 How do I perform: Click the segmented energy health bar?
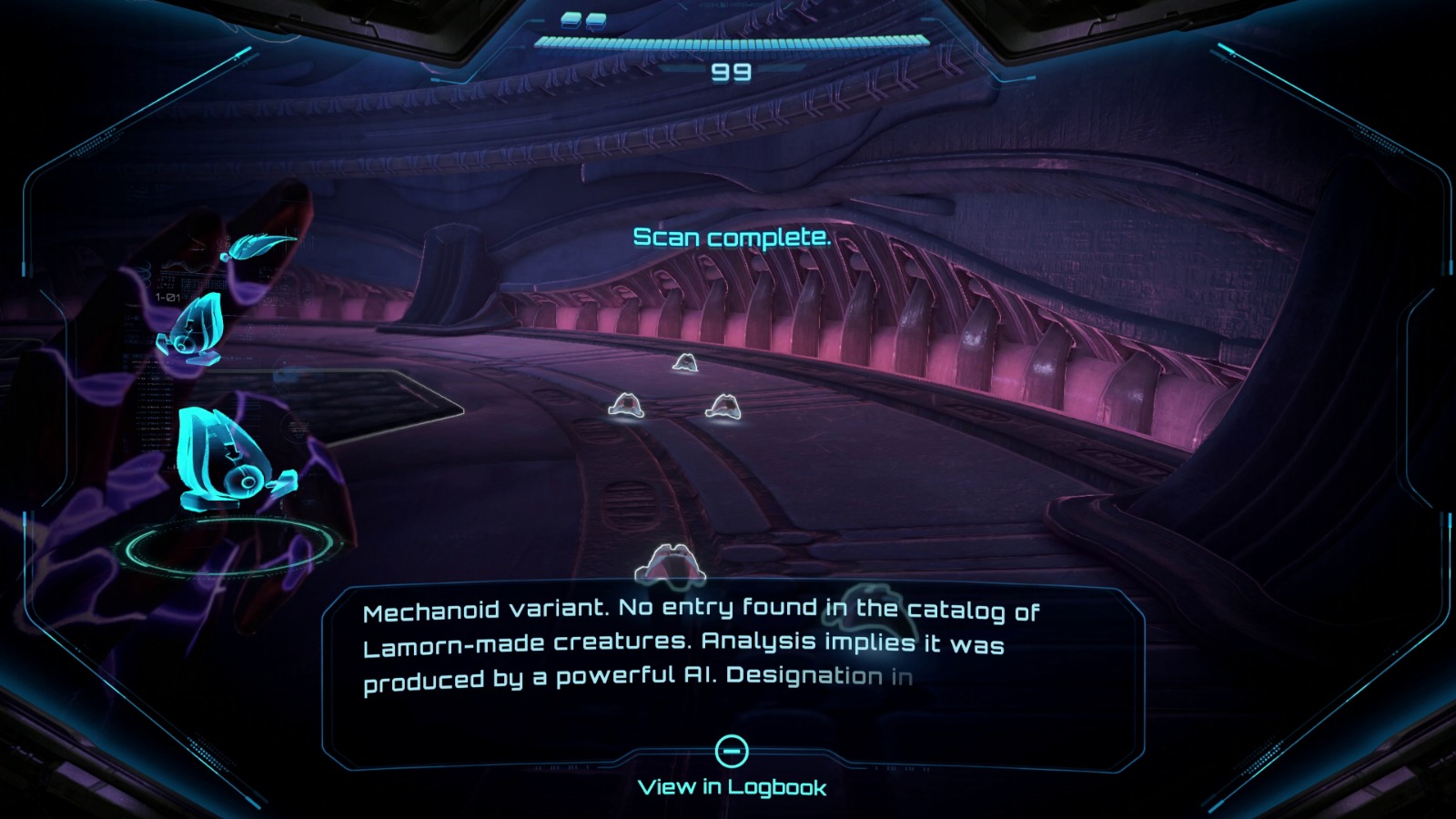728,40
